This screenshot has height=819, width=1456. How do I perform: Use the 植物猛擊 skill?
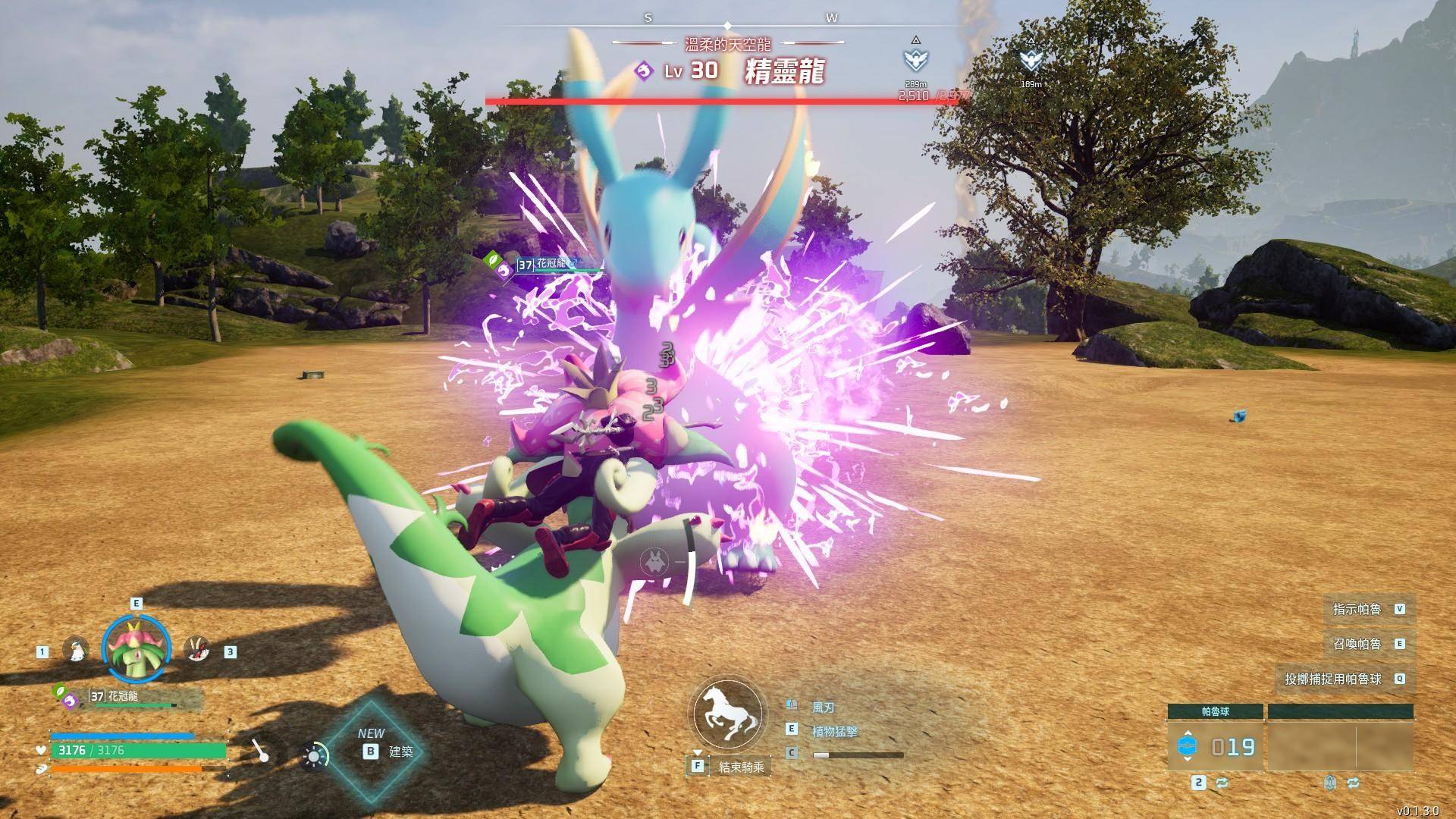coord(834,731)
